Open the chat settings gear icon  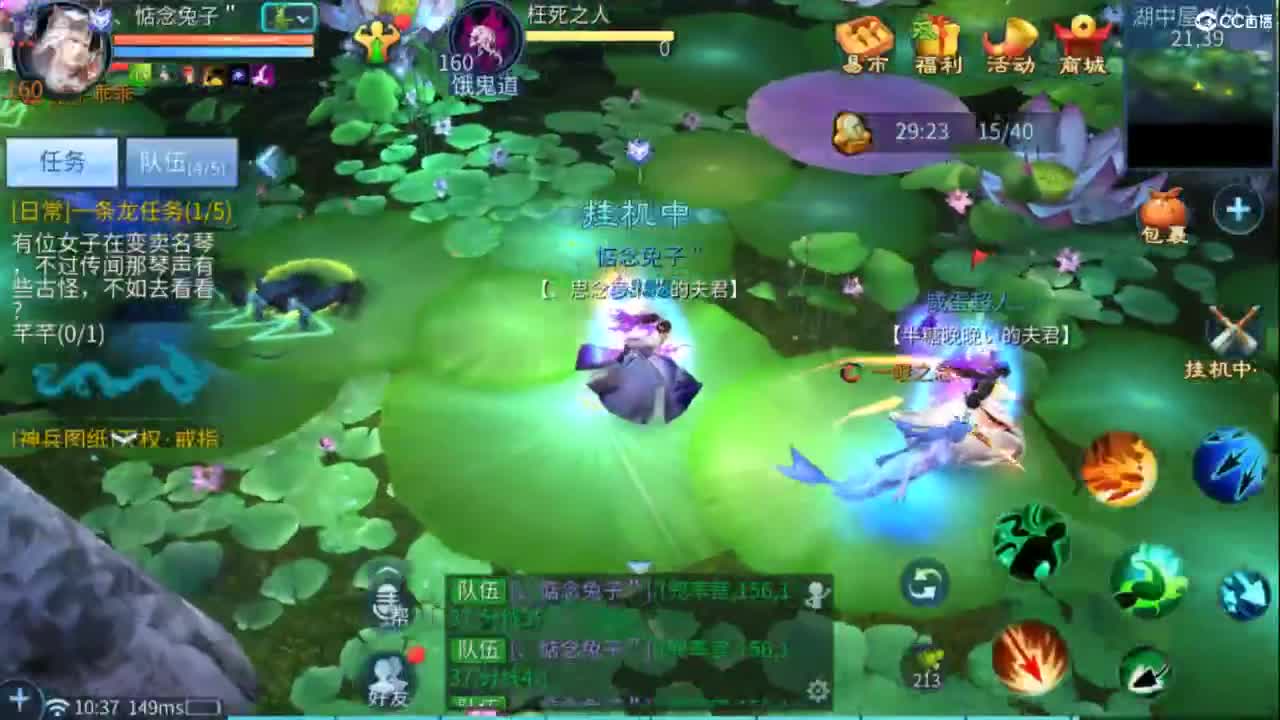[x=815, y=691]
